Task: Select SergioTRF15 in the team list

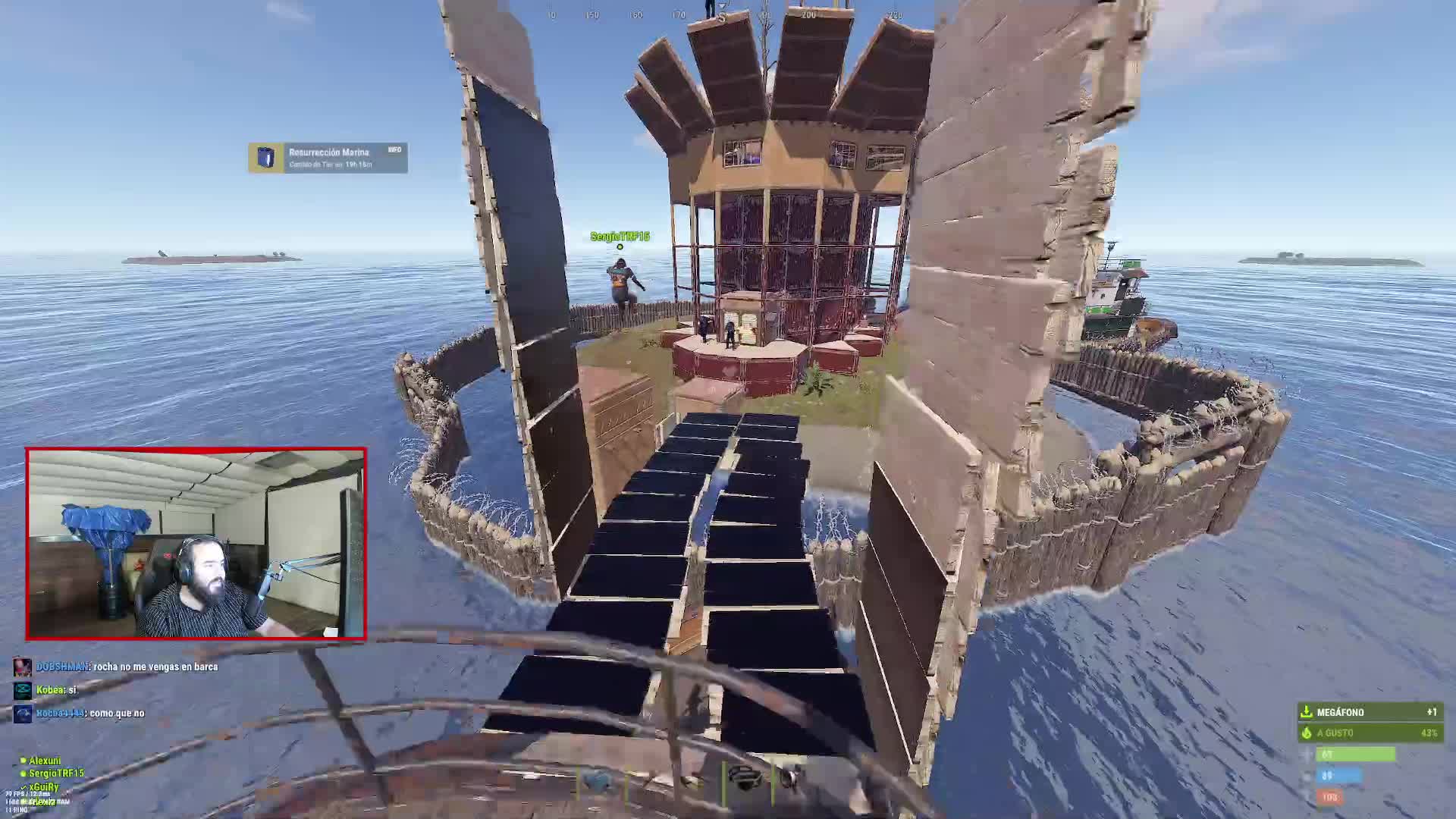Action: [55, 773]
